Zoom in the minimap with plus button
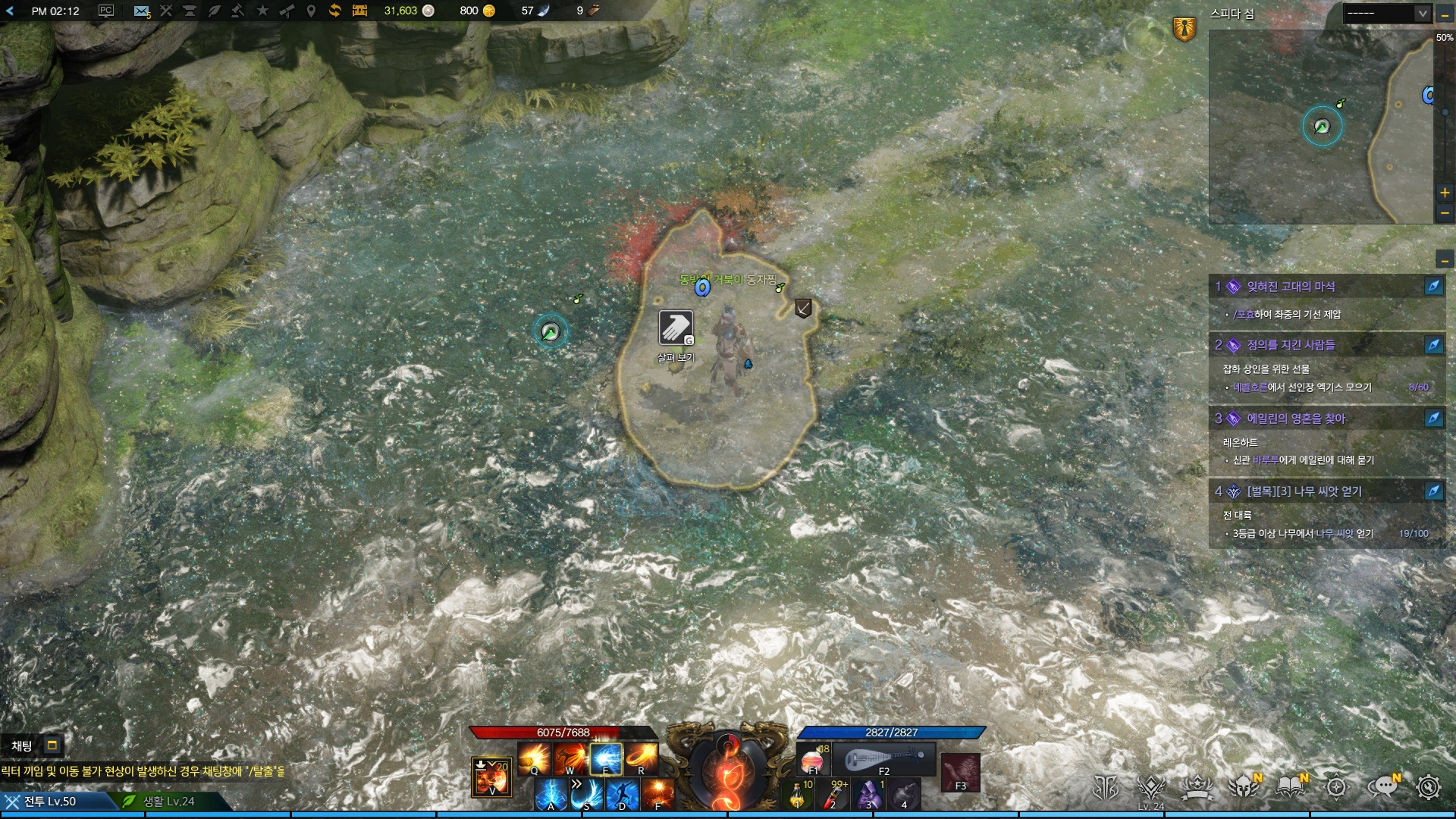This screenshot has width=1456, height=819. pos(1445,193)
